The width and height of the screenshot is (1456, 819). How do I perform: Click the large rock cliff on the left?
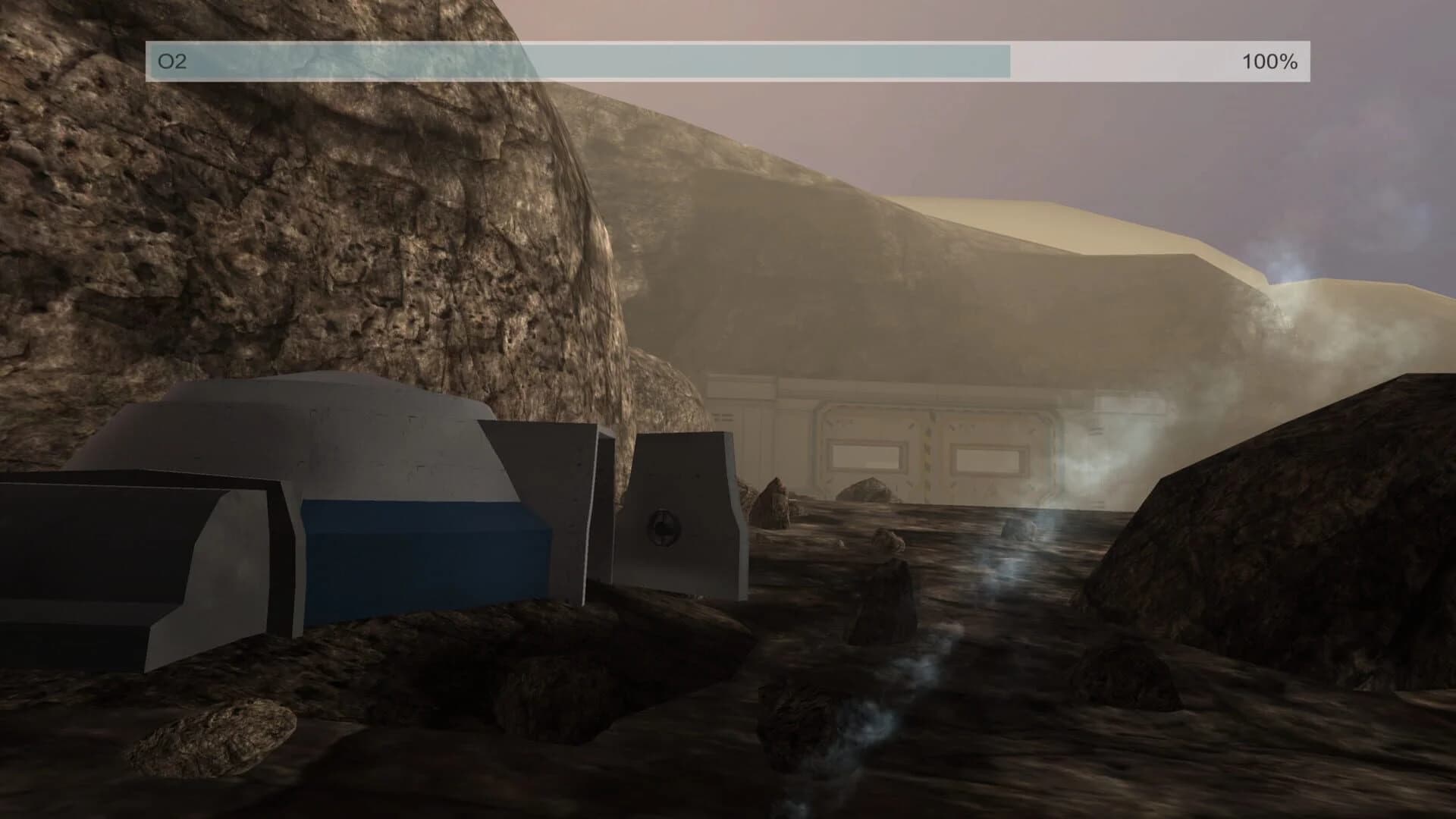[x=303, y=227]
